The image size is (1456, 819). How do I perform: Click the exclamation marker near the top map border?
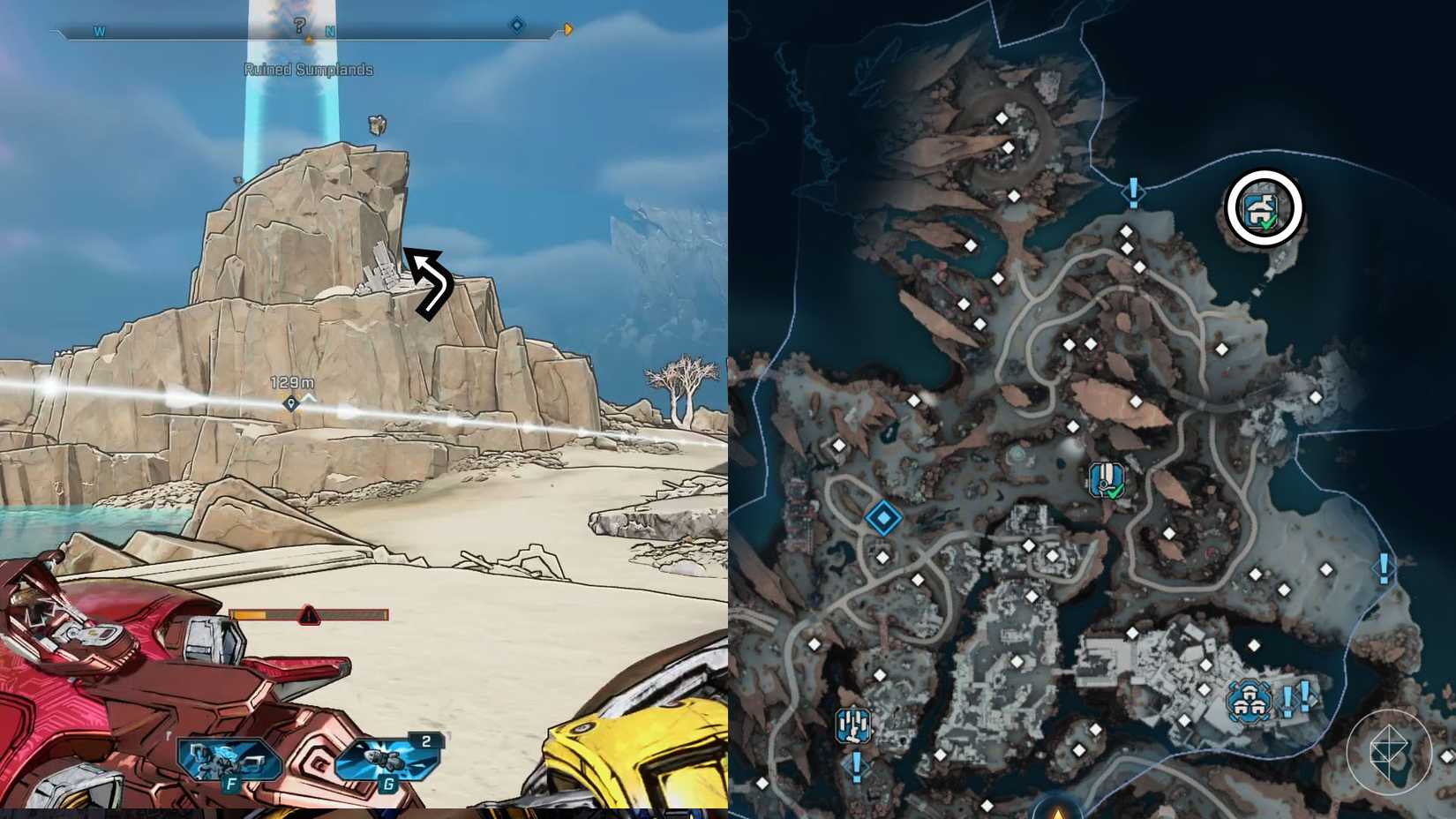click(x=1131, y=192)
